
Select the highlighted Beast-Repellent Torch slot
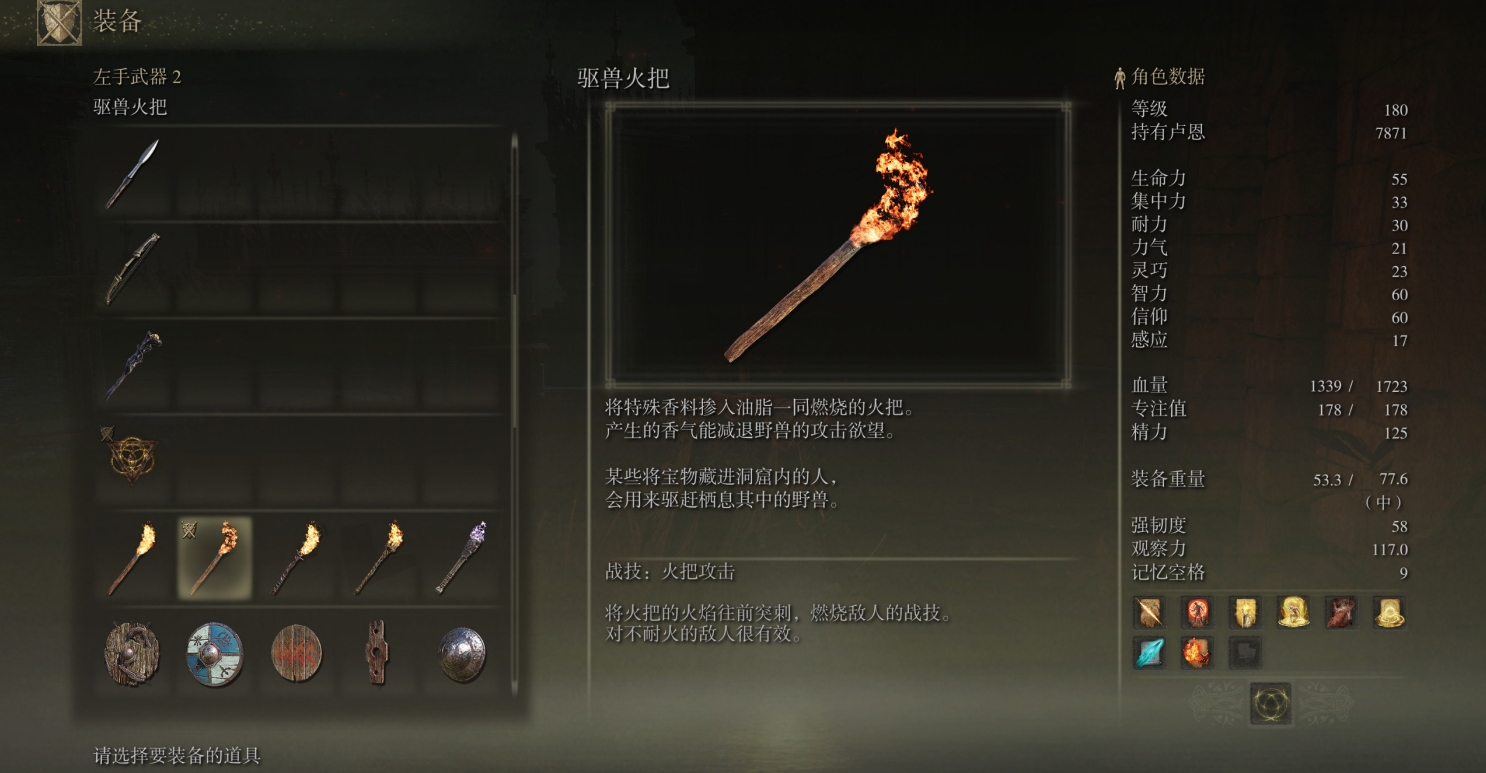215,557
